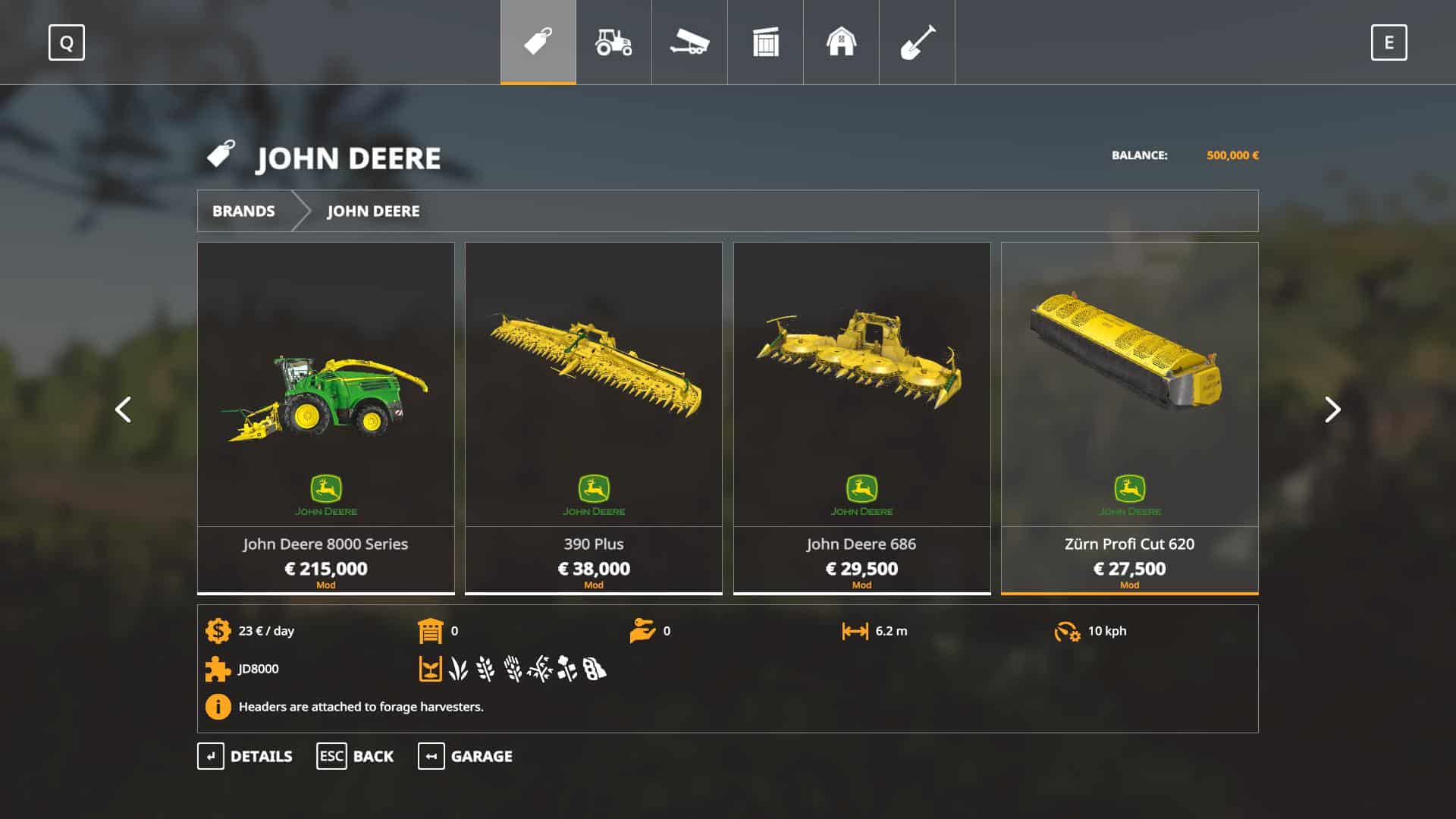Select the Zürn Profi Cut 620 item
The image size is (1456, 819).
(1129, 417)
